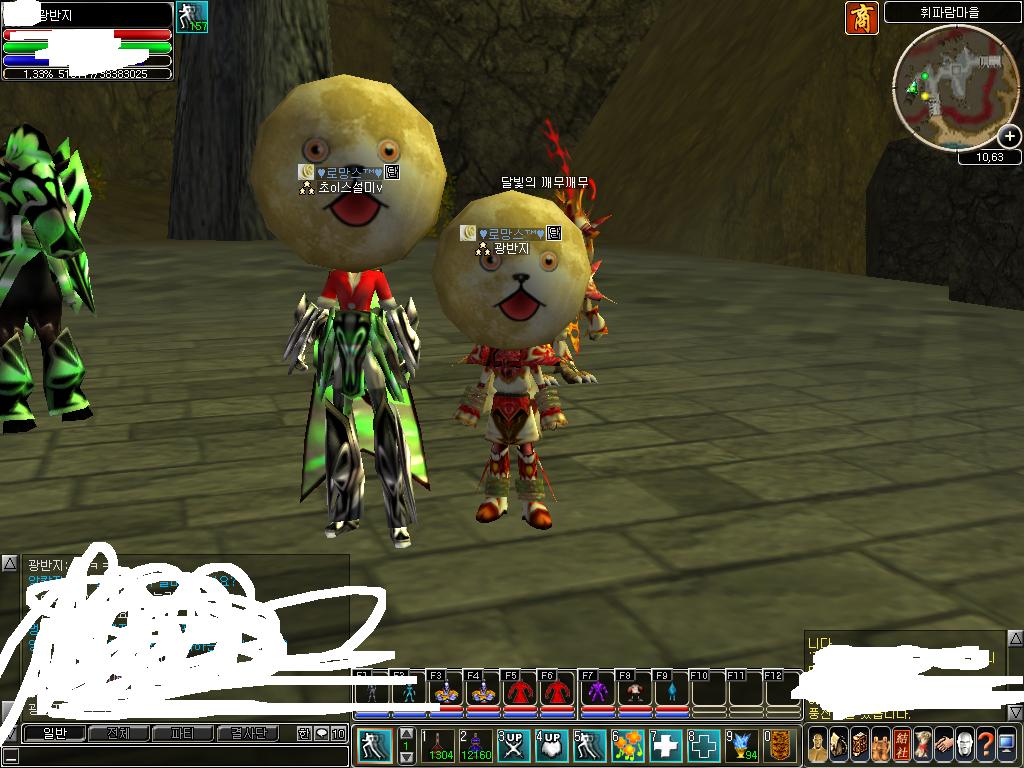Open the red 結社 guild menu icon
The image size is (1024, 768).
click(x=900, y=744)
